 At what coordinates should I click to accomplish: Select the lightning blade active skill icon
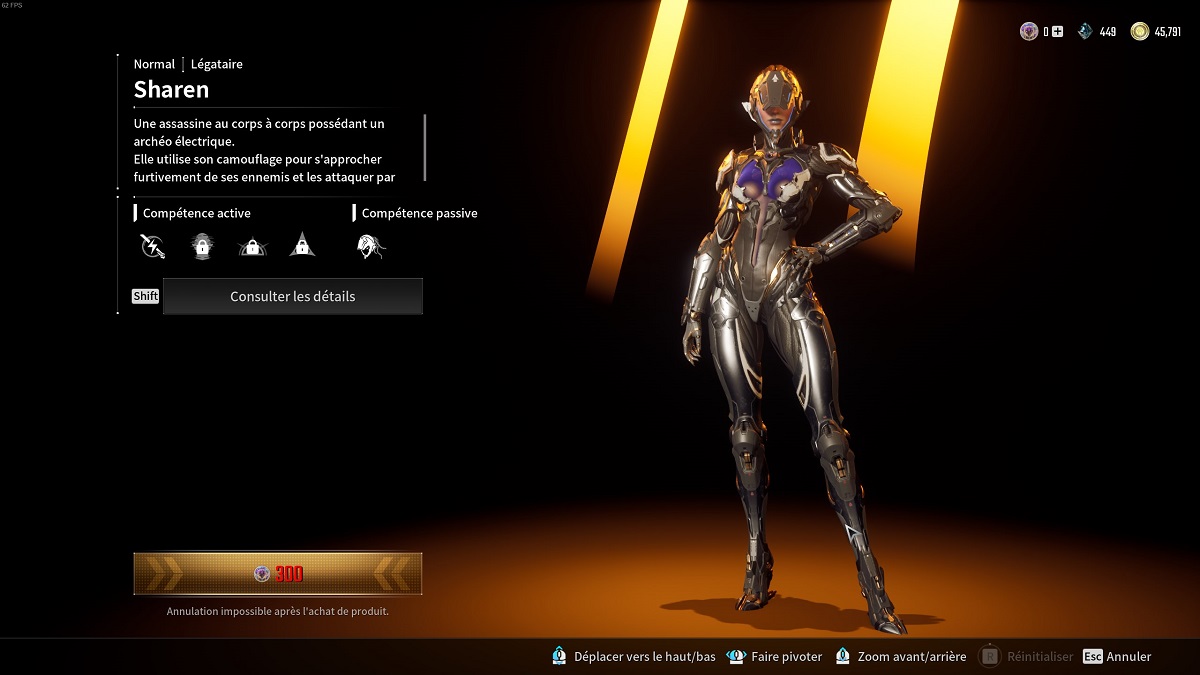click(152, 245)
